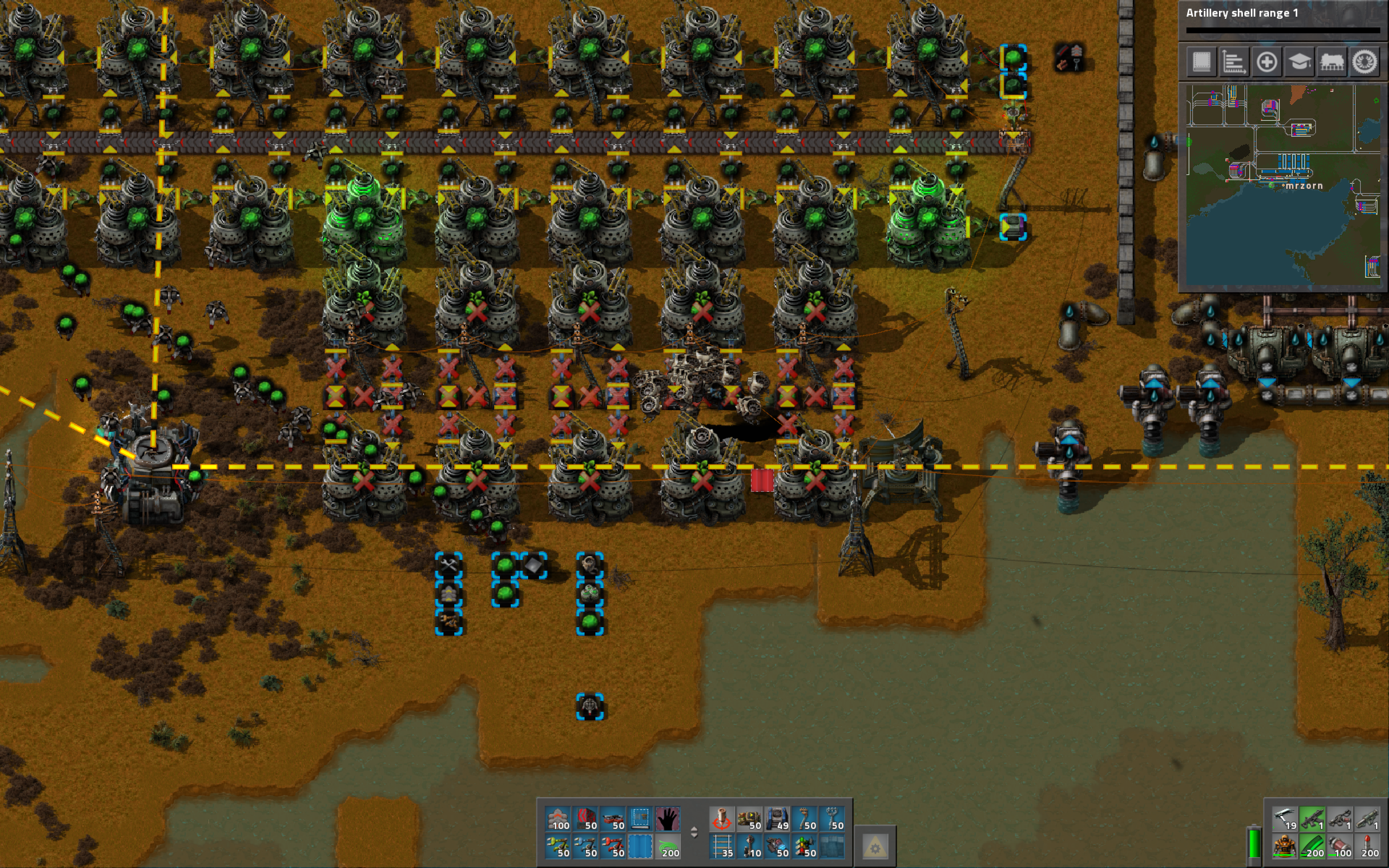The image size is (1389, 868).
Task: Choose the rail stack of 35
Action: pyautogui.click(x=722, y=846)
